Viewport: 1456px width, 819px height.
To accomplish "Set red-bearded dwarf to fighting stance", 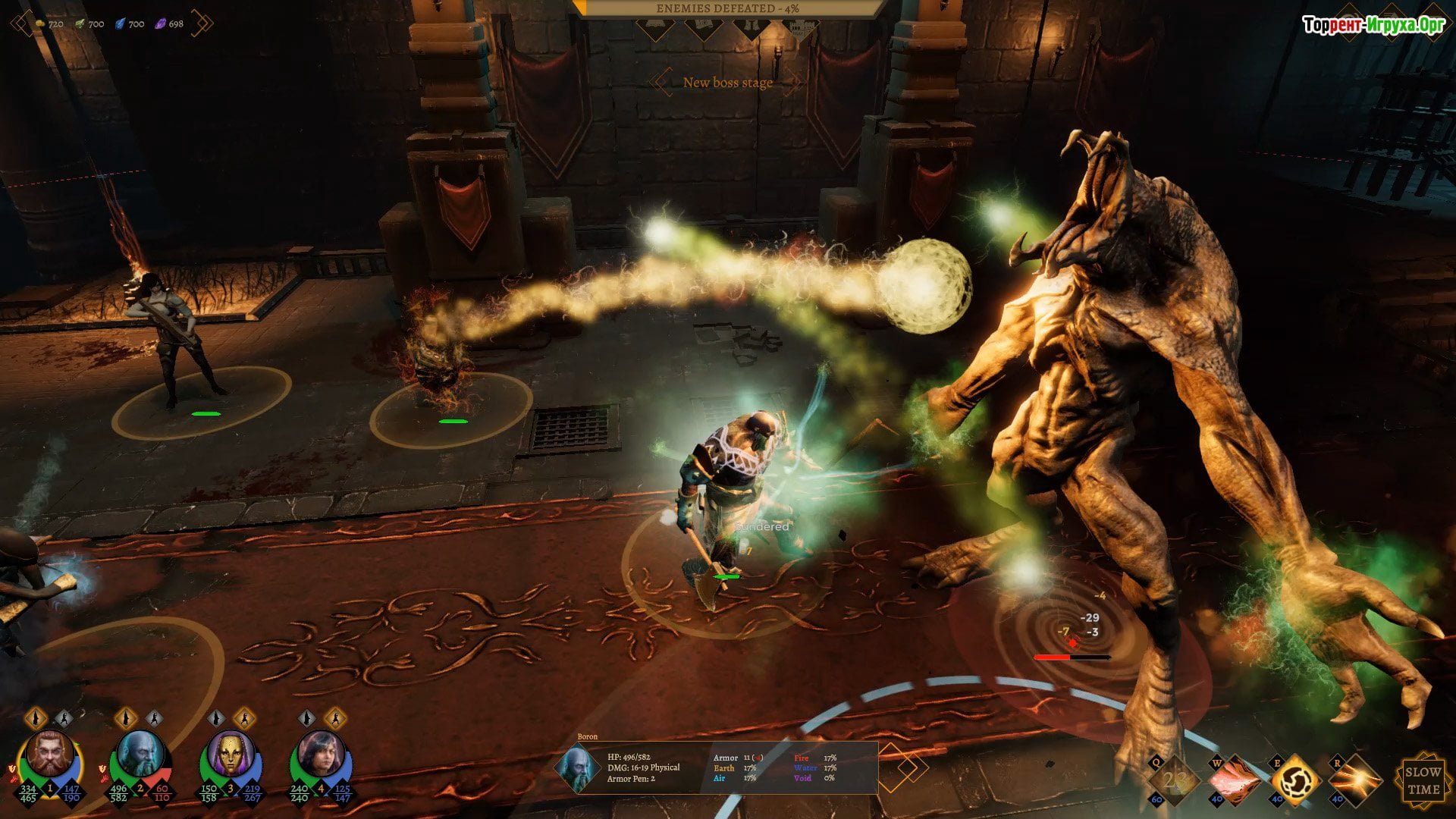I will click(x=64, y=717).
